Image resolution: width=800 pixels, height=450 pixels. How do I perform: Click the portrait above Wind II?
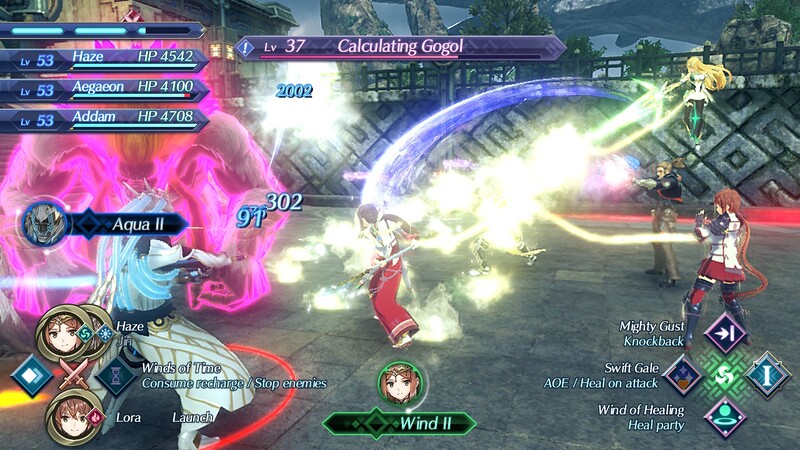(400, 383)
